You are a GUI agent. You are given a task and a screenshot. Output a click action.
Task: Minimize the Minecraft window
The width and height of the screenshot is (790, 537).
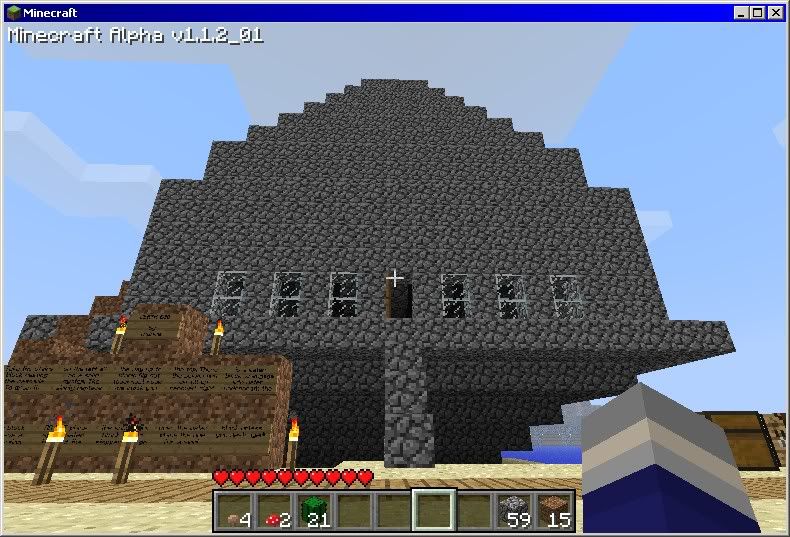tap(742, 13)
